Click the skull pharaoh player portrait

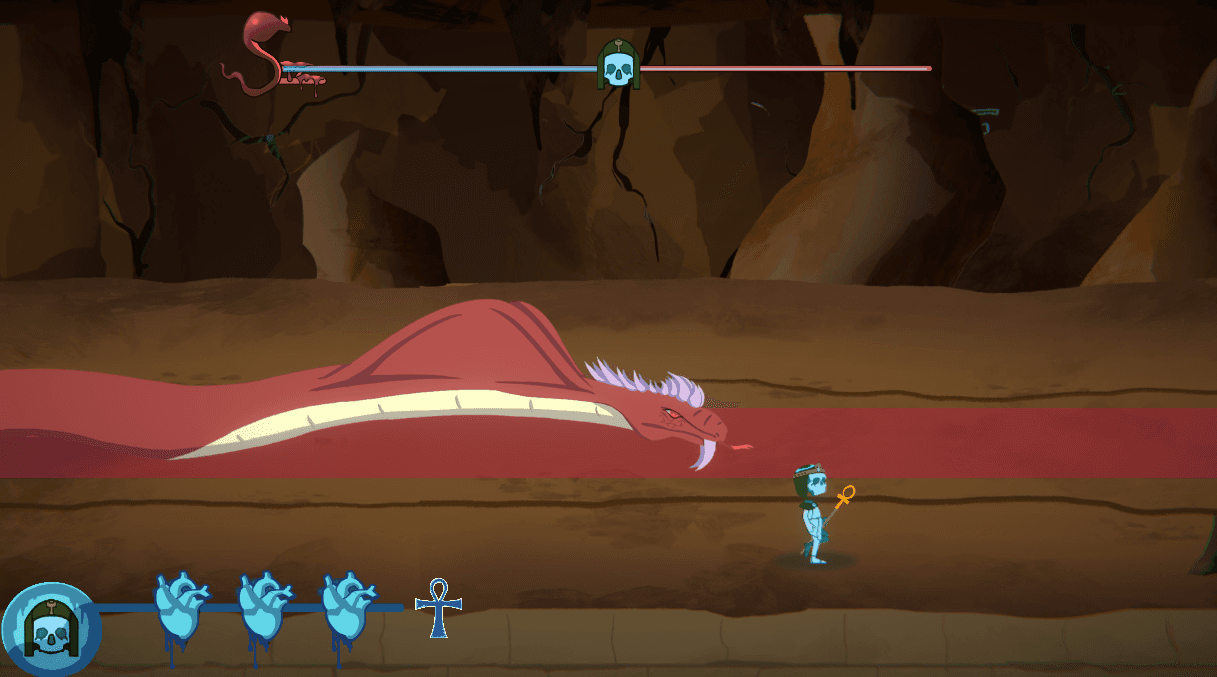click(50, 627)
